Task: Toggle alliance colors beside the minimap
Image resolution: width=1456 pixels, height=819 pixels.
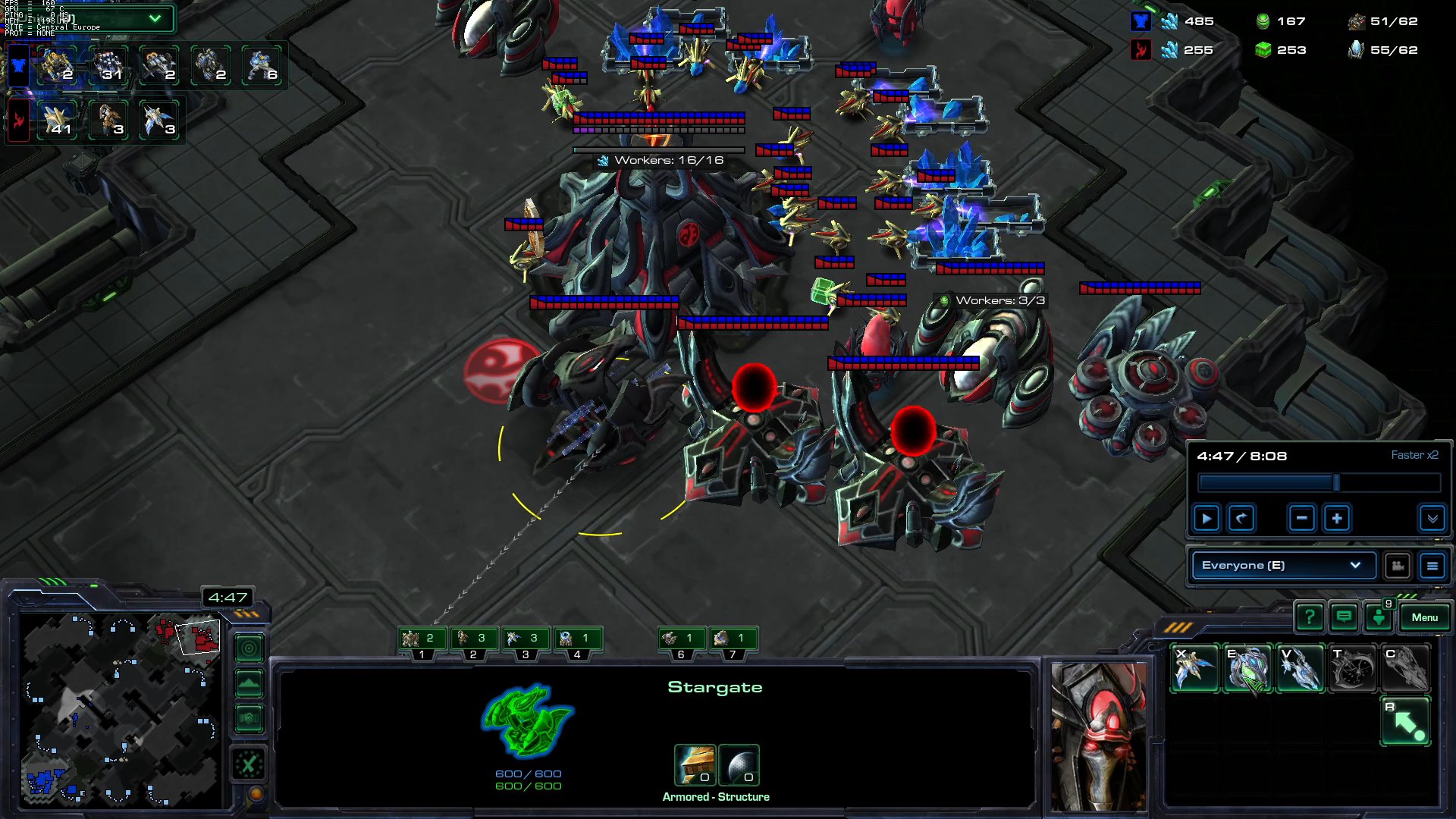Action: [249, 717]
